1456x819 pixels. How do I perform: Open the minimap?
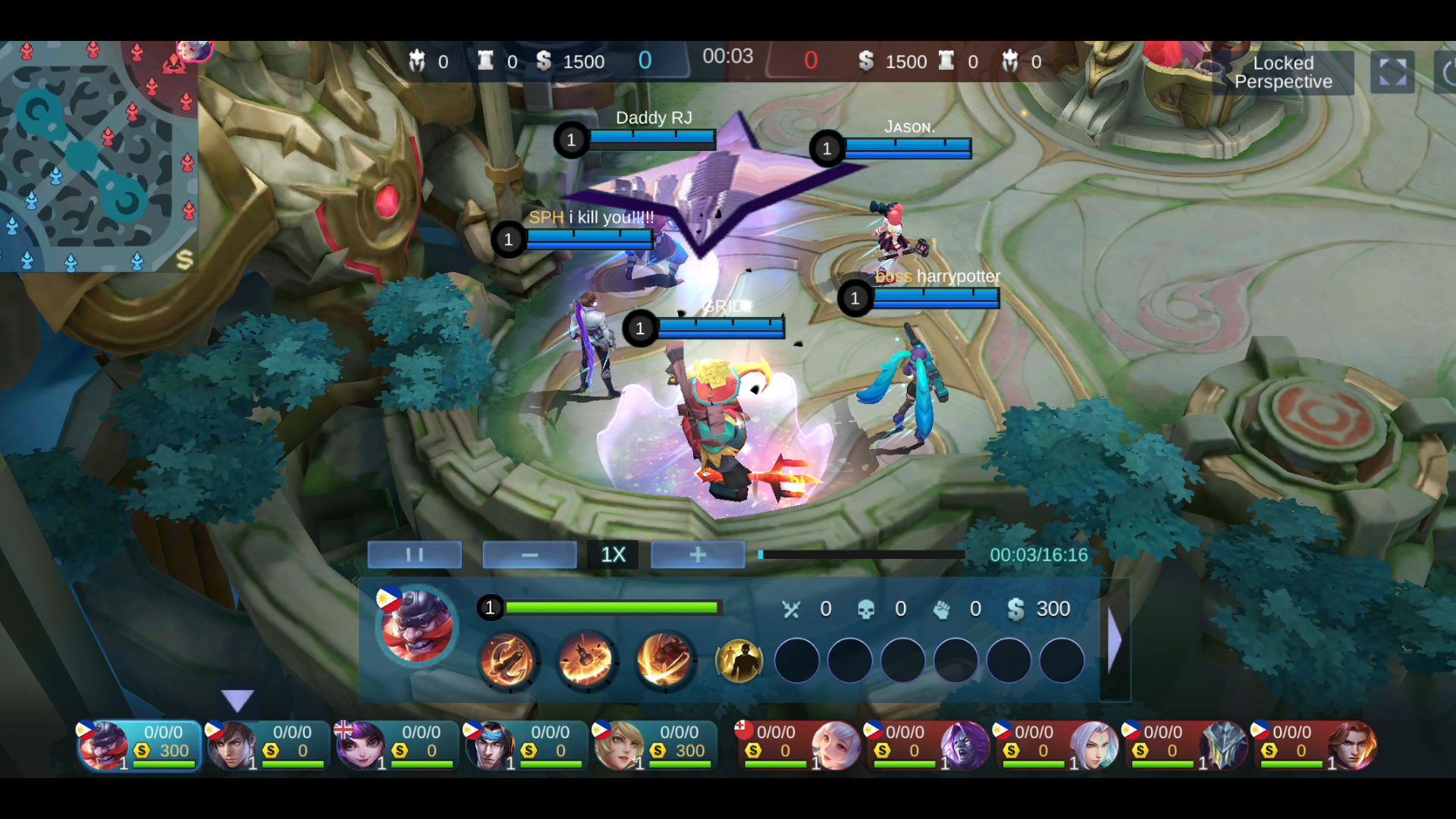(x=99, y=155)
